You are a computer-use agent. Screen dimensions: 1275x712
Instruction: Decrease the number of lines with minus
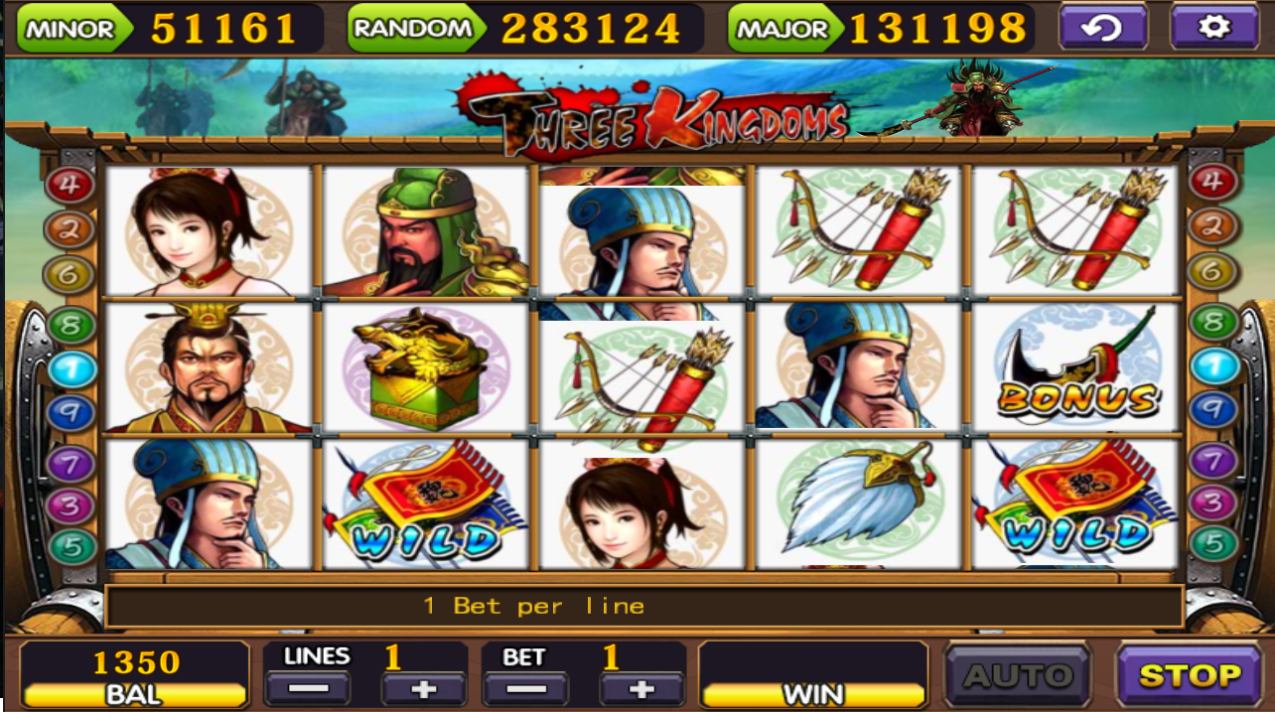307,689
